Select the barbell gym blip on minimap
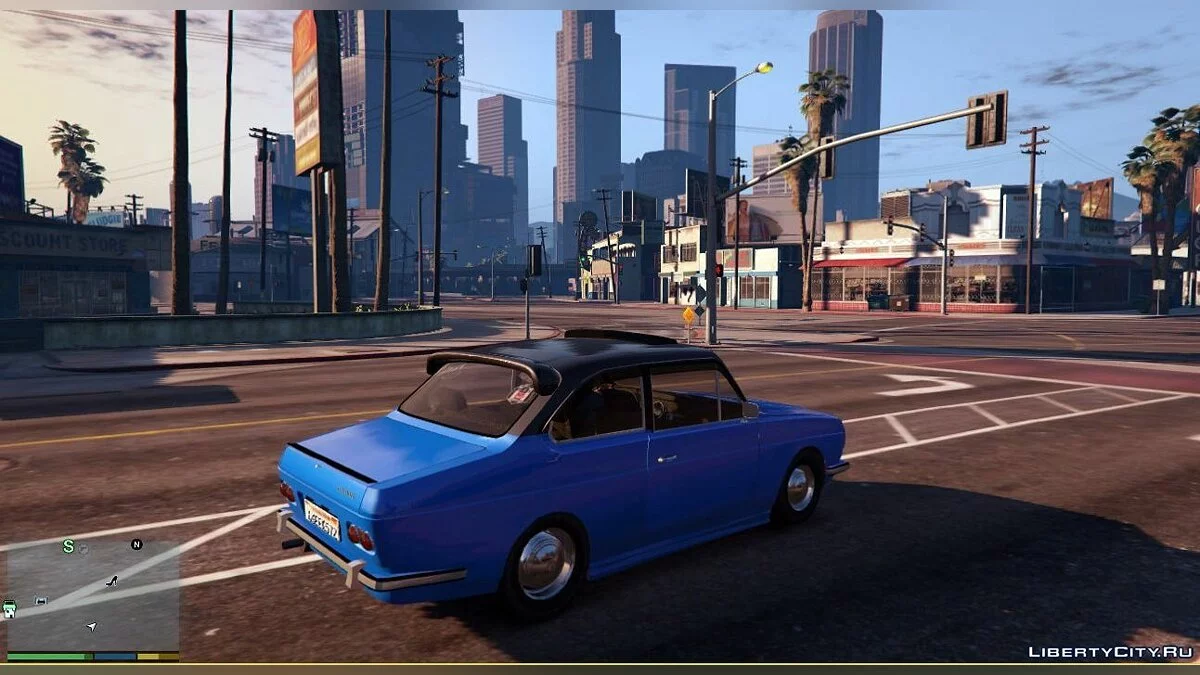 point(41,601)
